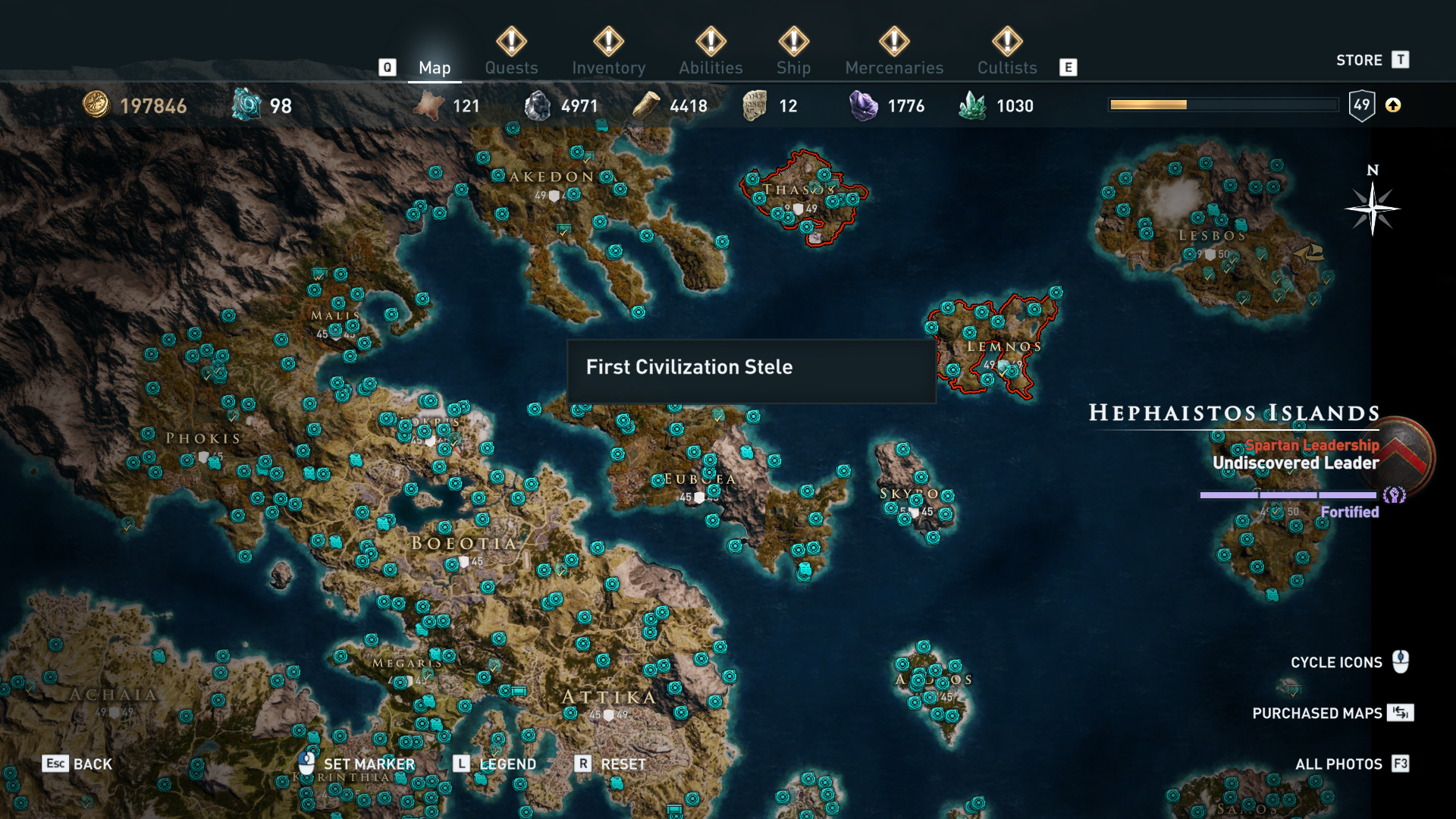Select the Map tab

pos(435,67)
